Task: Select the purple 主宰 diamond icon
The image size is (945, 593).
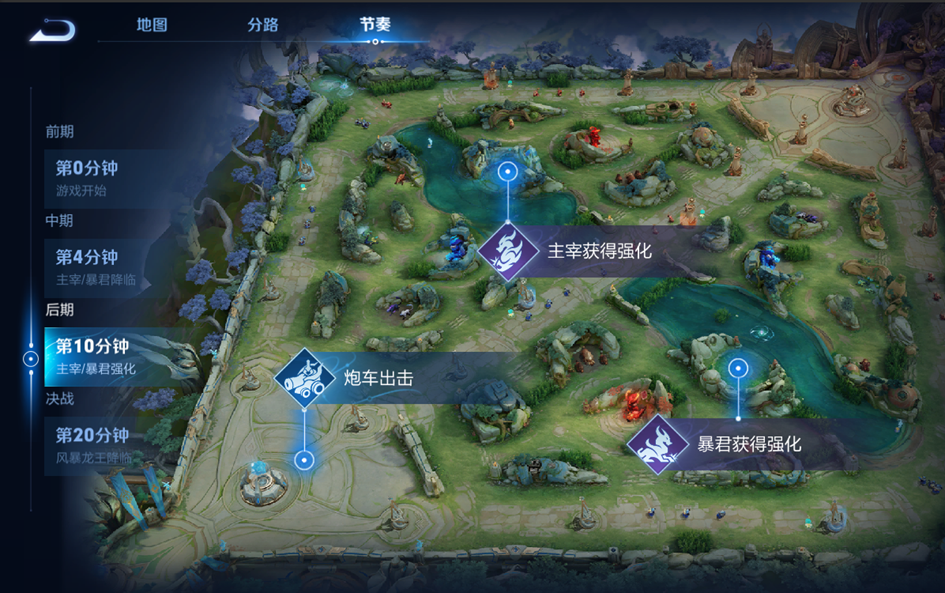Action: pos(506,251)
